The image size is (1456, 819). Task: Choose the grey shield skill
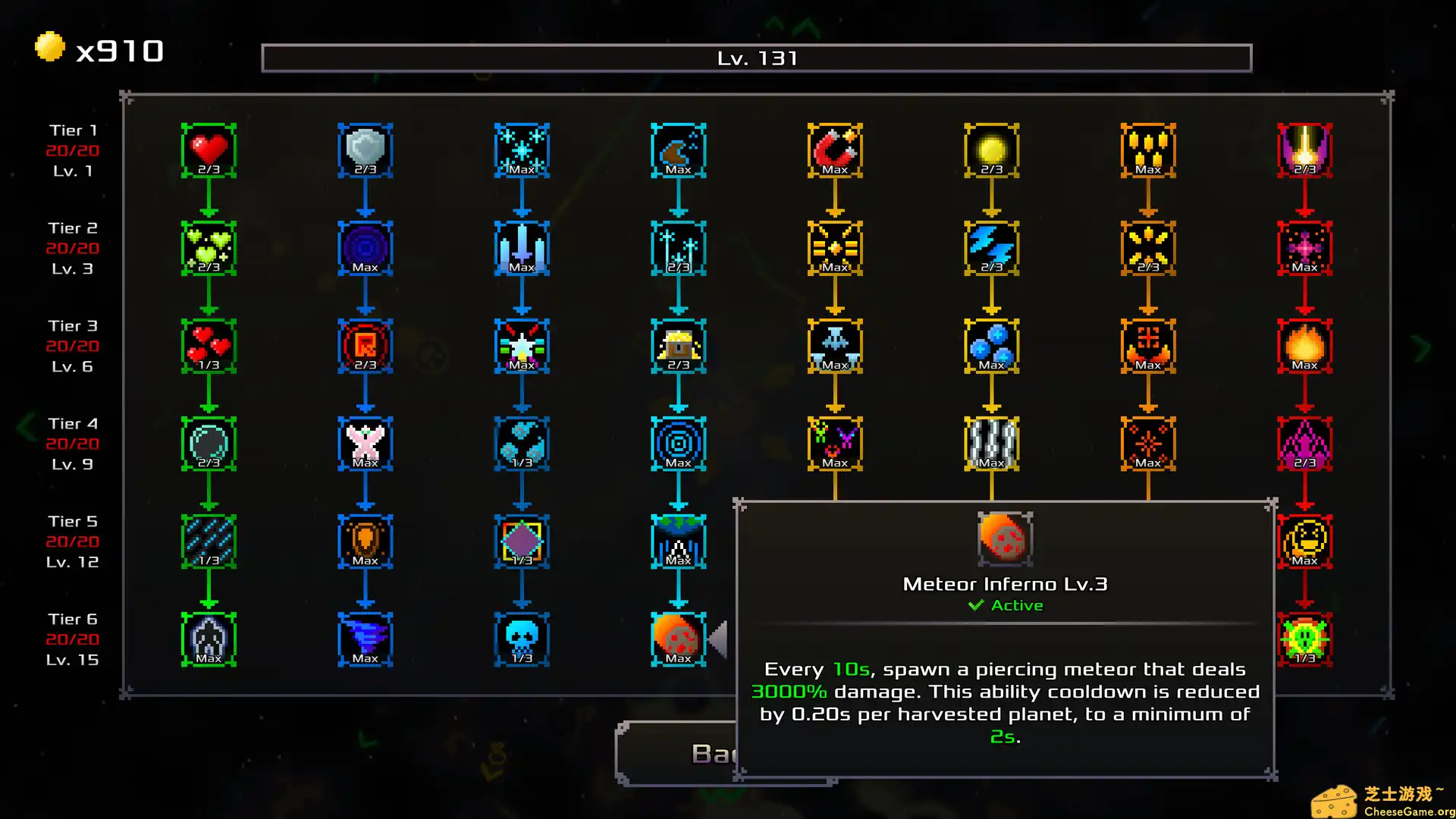tap(365, 150)
